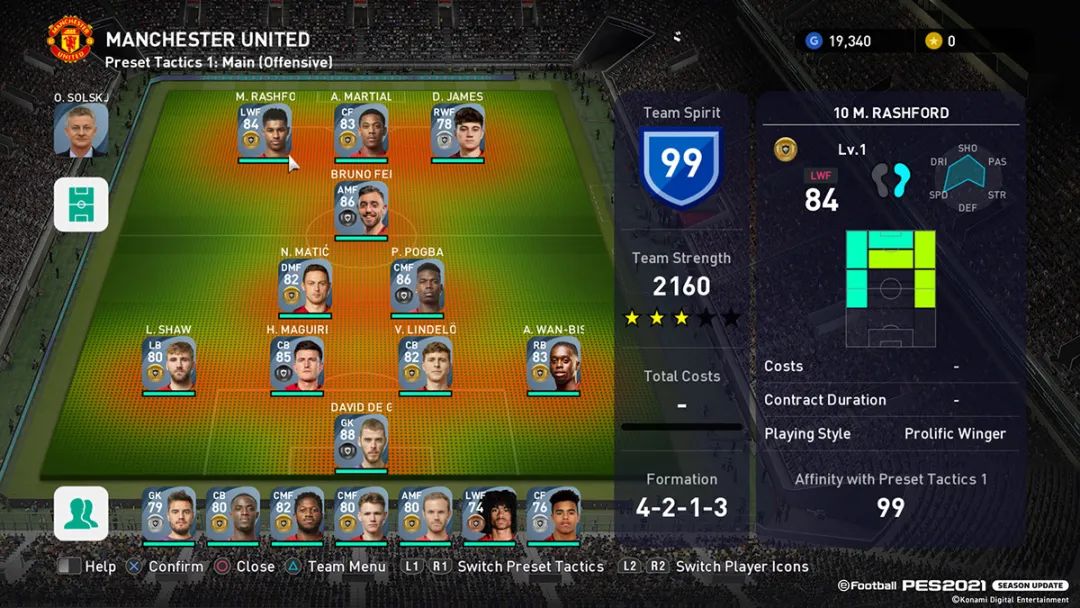Image resolution: width=1080 pixels, height=608 pixels.
Task: Select A. Wan-Bissaka's right back card
Action: coord(553,364)
